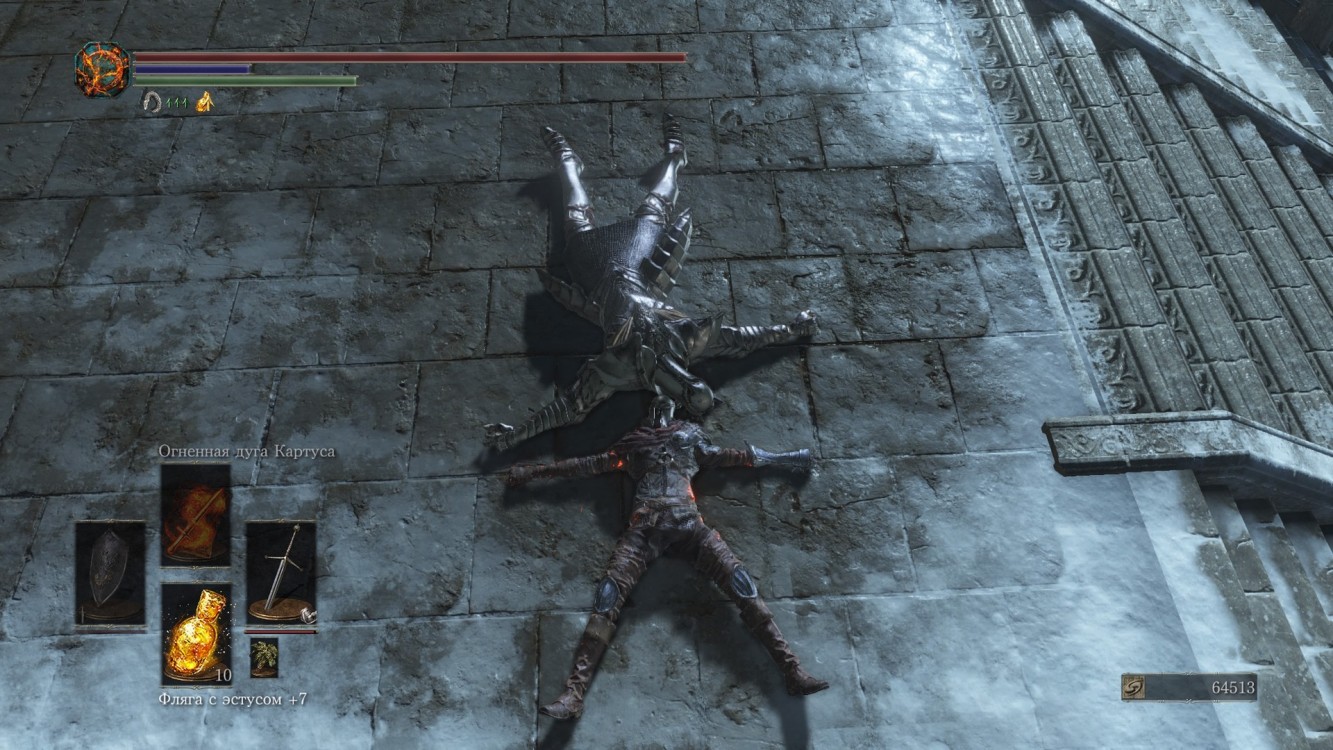Choose the right-hand sword slot
The width and height of the screenshot is (1333, 750).
pos(281,573)
